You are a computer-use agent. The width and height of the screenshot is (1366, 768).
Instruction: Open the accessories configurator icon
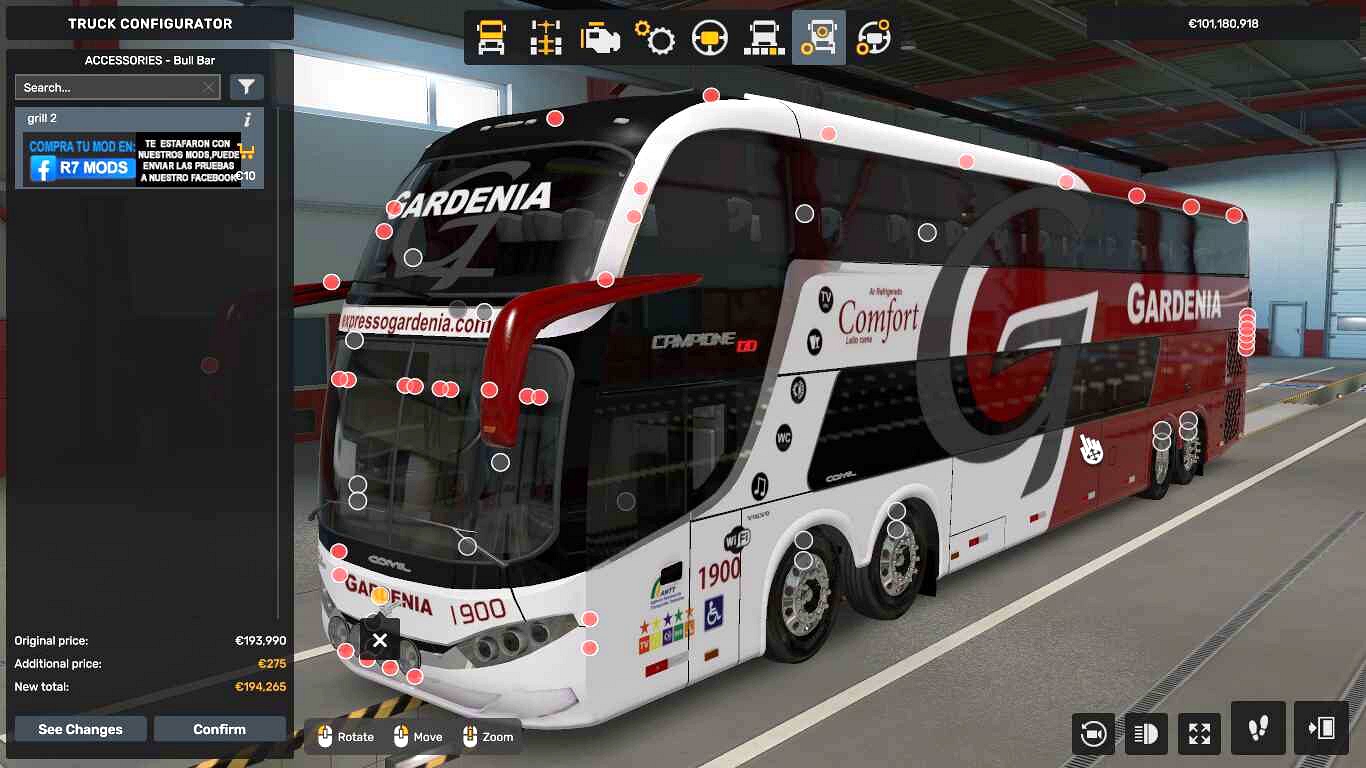(818, 37)
